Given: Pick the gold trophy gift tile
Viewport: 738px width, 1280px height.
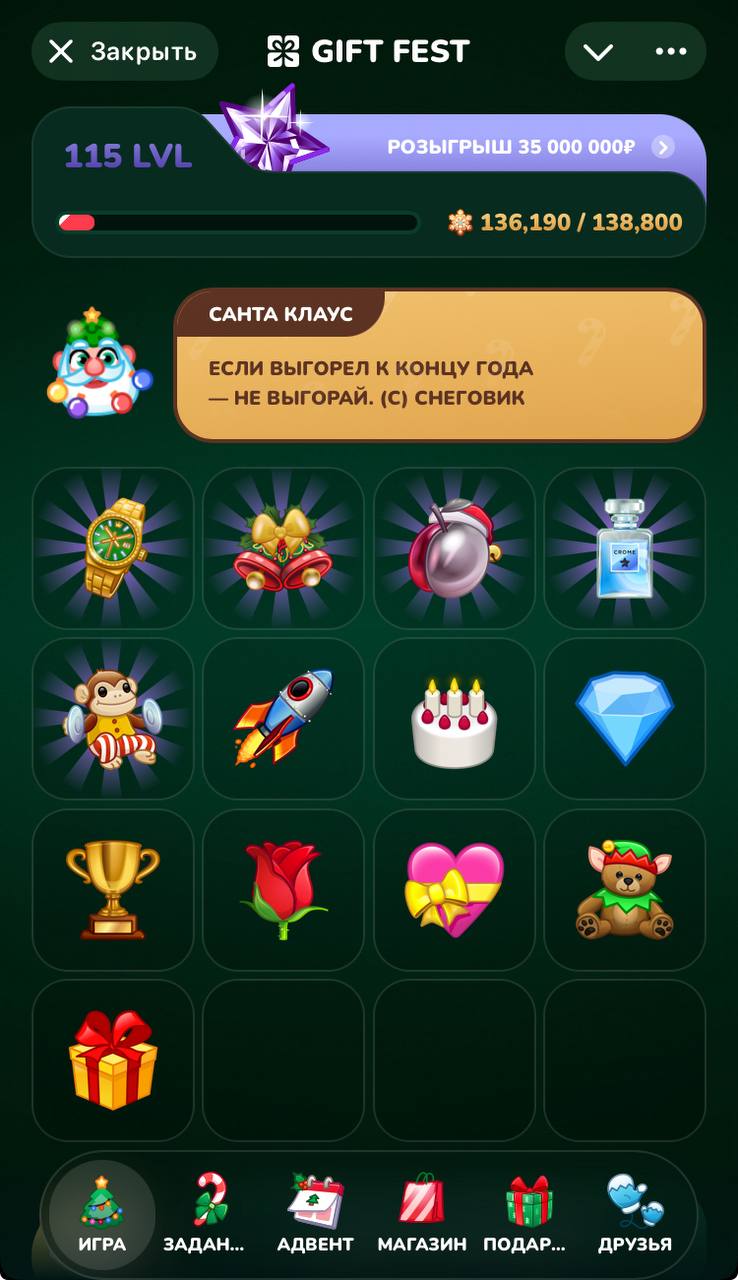Looking at the screenshot, I should coord(113,889).
